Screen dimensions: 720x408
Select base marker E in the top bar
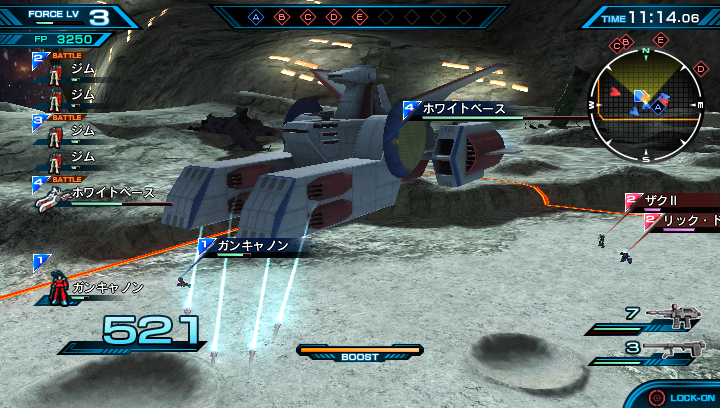point(360,17)
